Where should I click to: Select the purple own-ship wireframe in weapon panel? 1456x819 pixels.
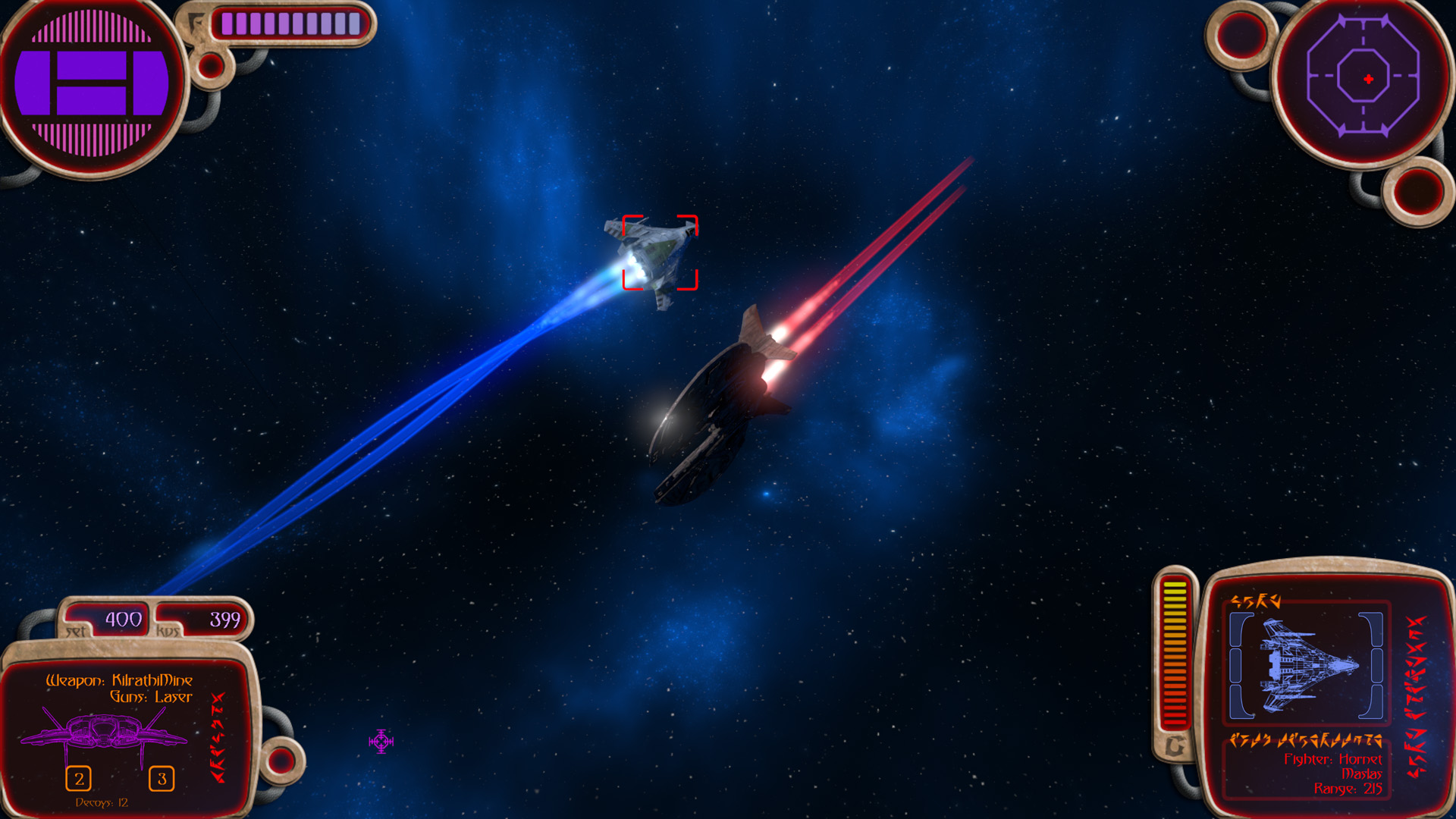point(104,733)
